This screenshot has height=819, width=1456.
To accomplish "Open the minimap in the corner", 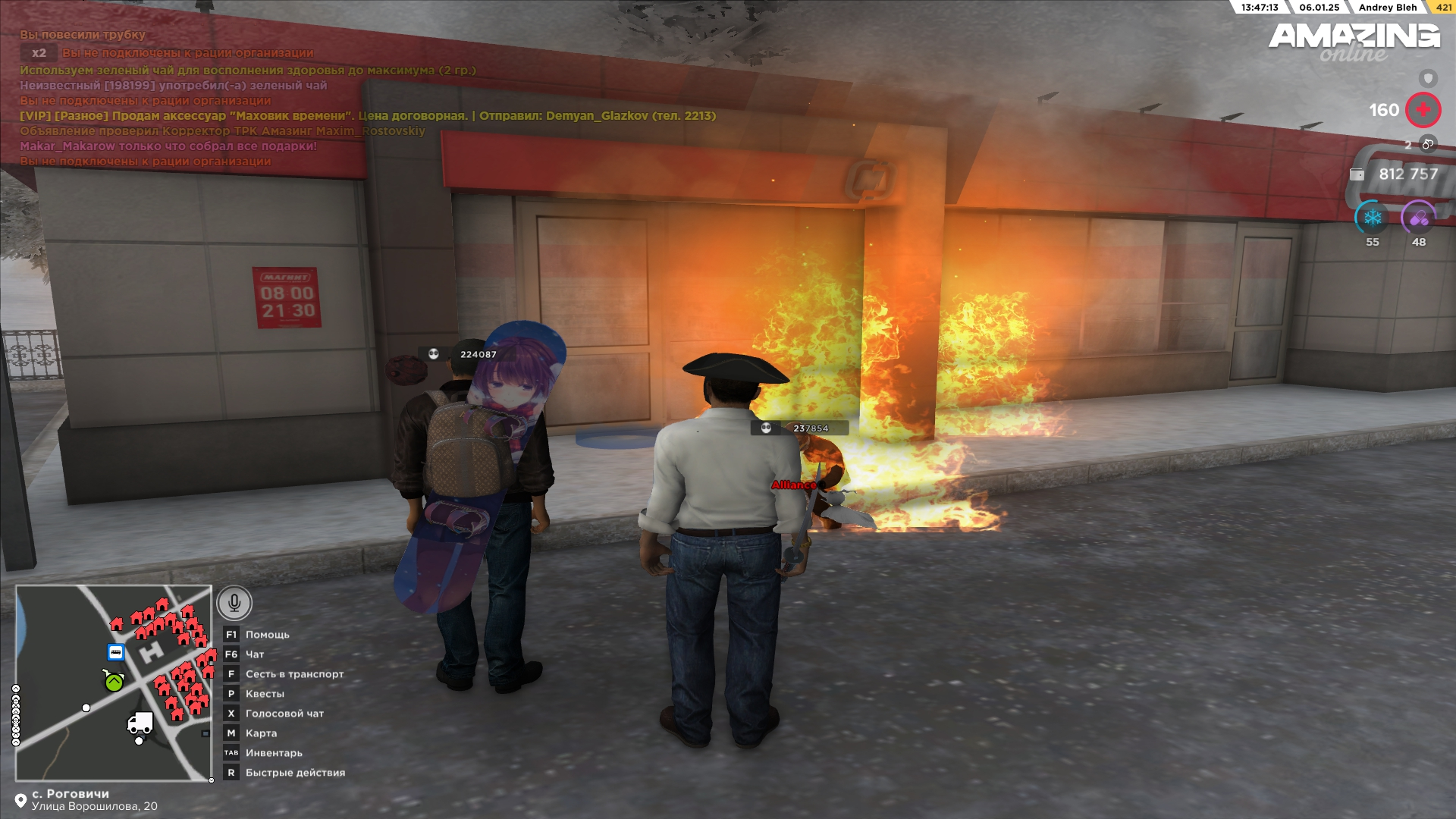I will [114, 682].
